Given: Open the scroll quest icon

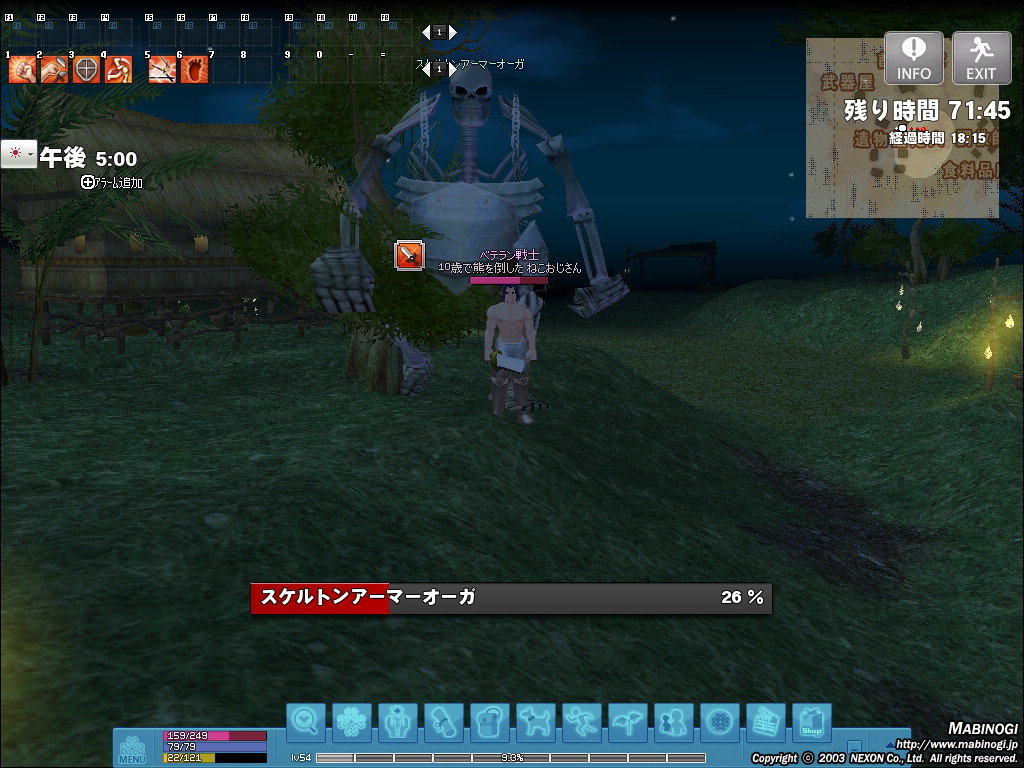Looking at the screenshot, I should pos(443,721).
